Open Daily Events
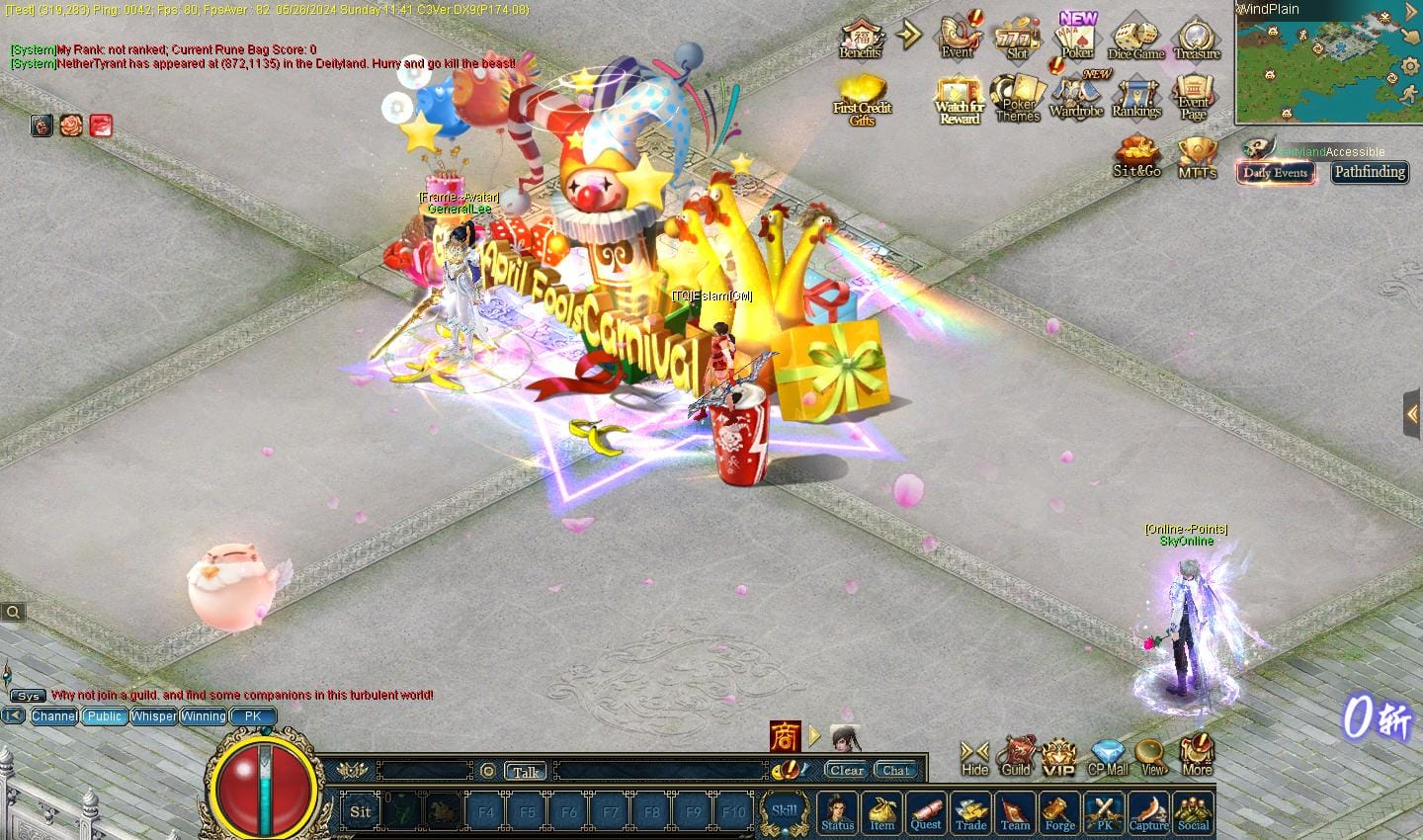Image resolution: width=1423 pixels, height=840 pixels. coord(1275,172)
